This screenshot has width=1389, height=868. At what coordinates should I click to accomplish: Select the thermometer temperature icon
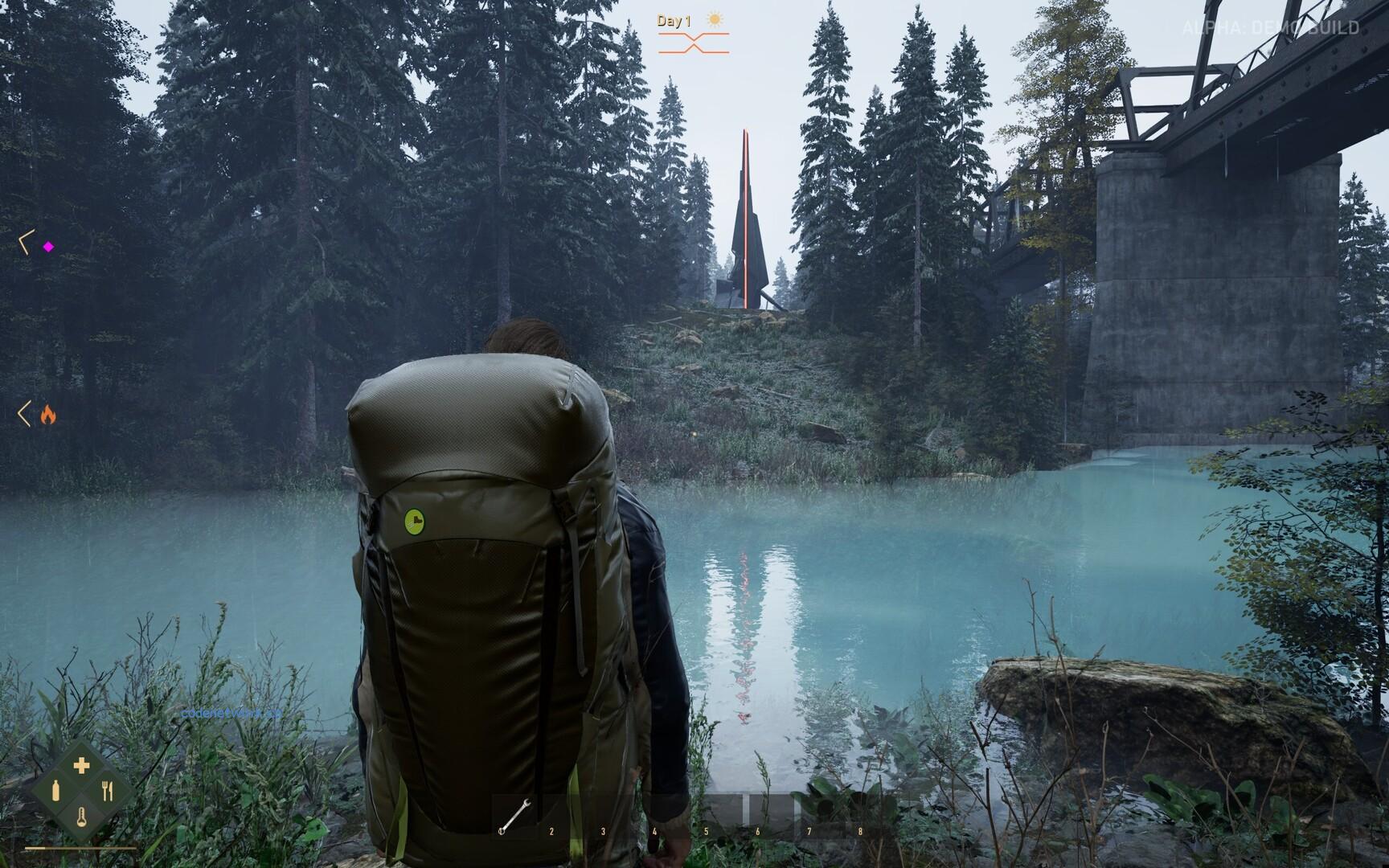(81, 818)
